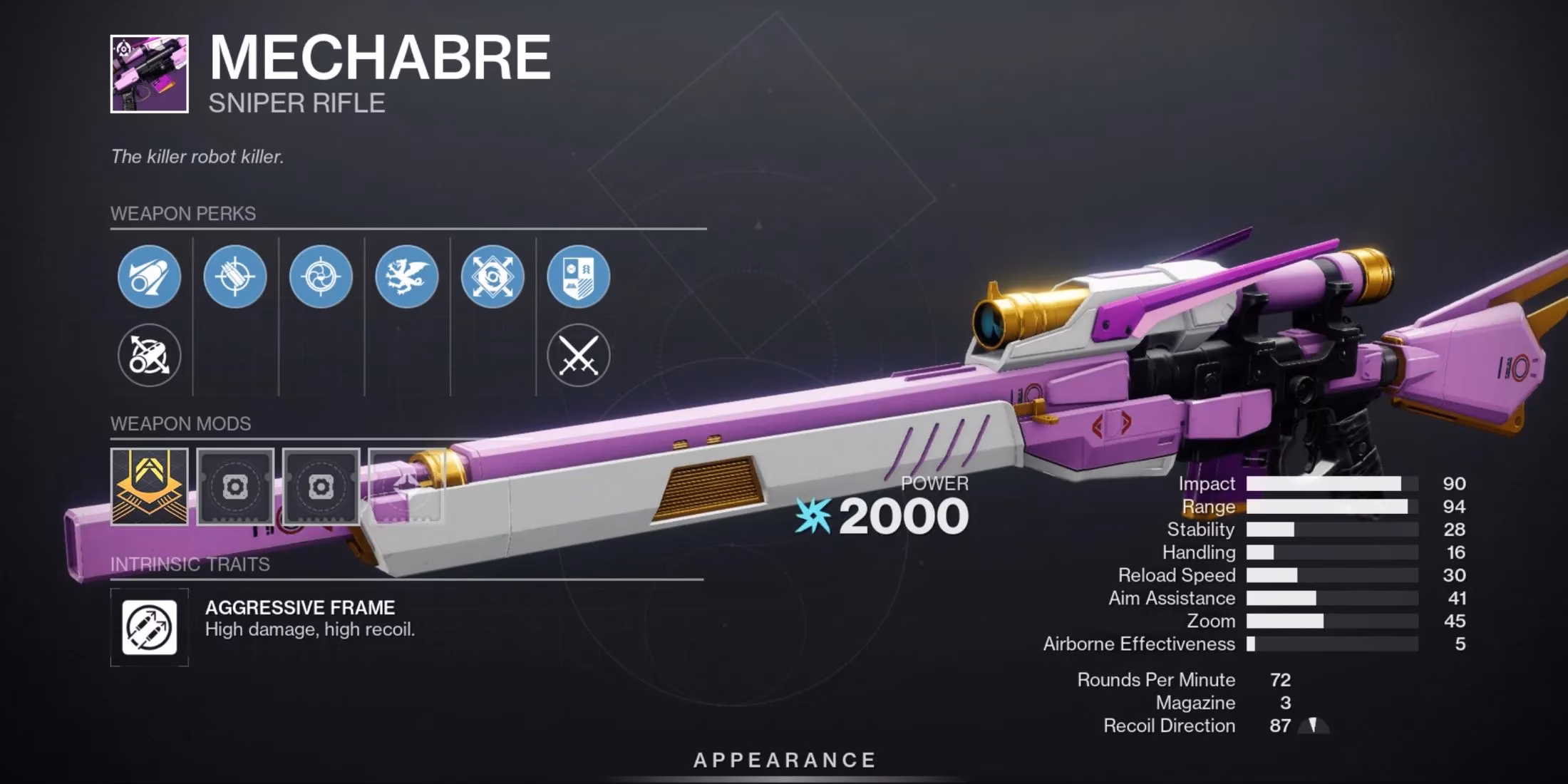
Task: Select the gold seasonal weapon mod
Action: 148,487
